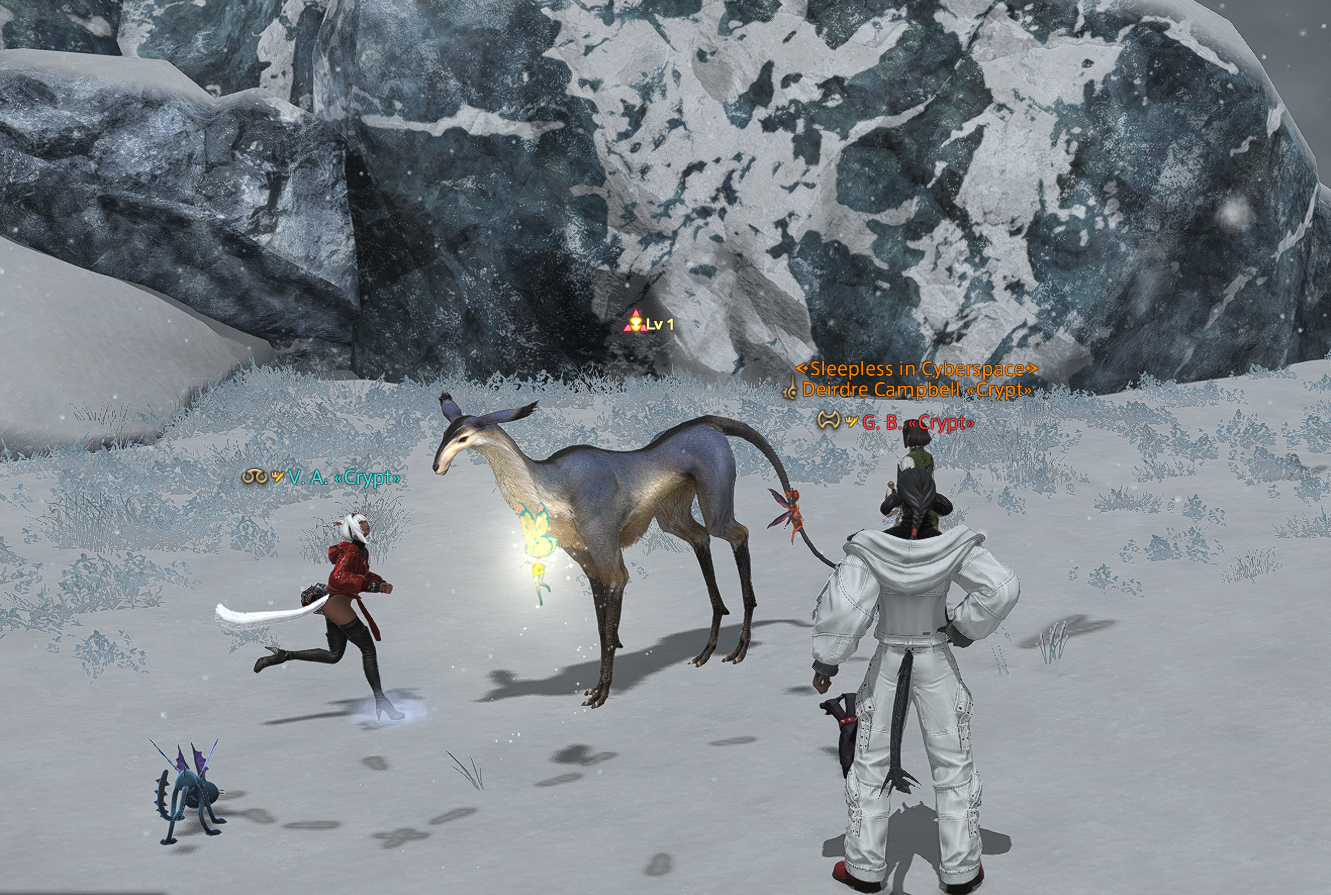
Task: Target Deirdre Campbell via her nameplate
Action: [x=915, y=390]
